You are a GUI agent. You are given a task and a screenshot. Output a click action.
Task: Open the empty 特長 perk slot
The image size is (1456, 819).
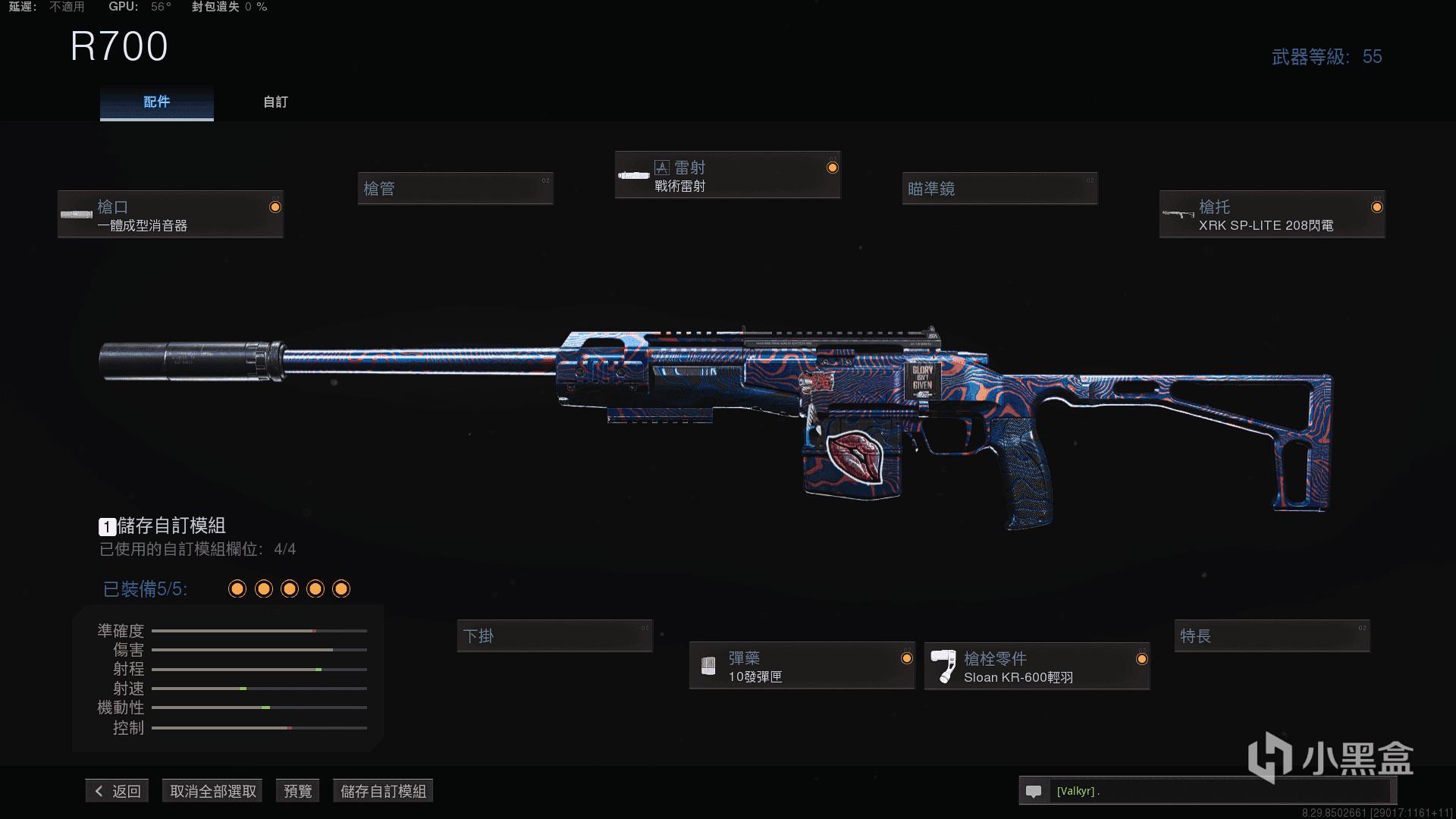point(1272,636)
